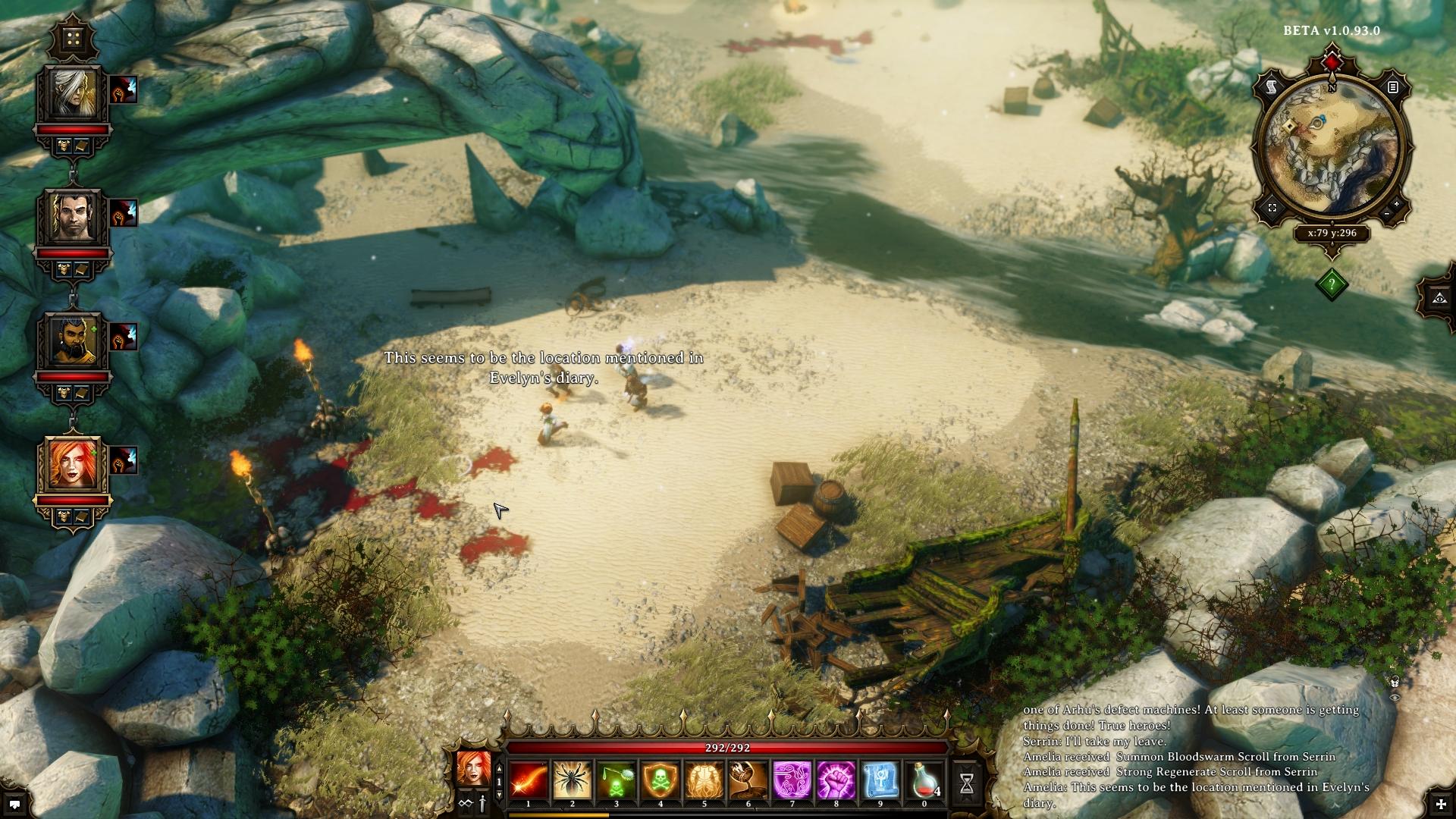Open the journal scroll button on minimap
Viewport: 1456px width, 819px height.
[x=1272, y=88]
